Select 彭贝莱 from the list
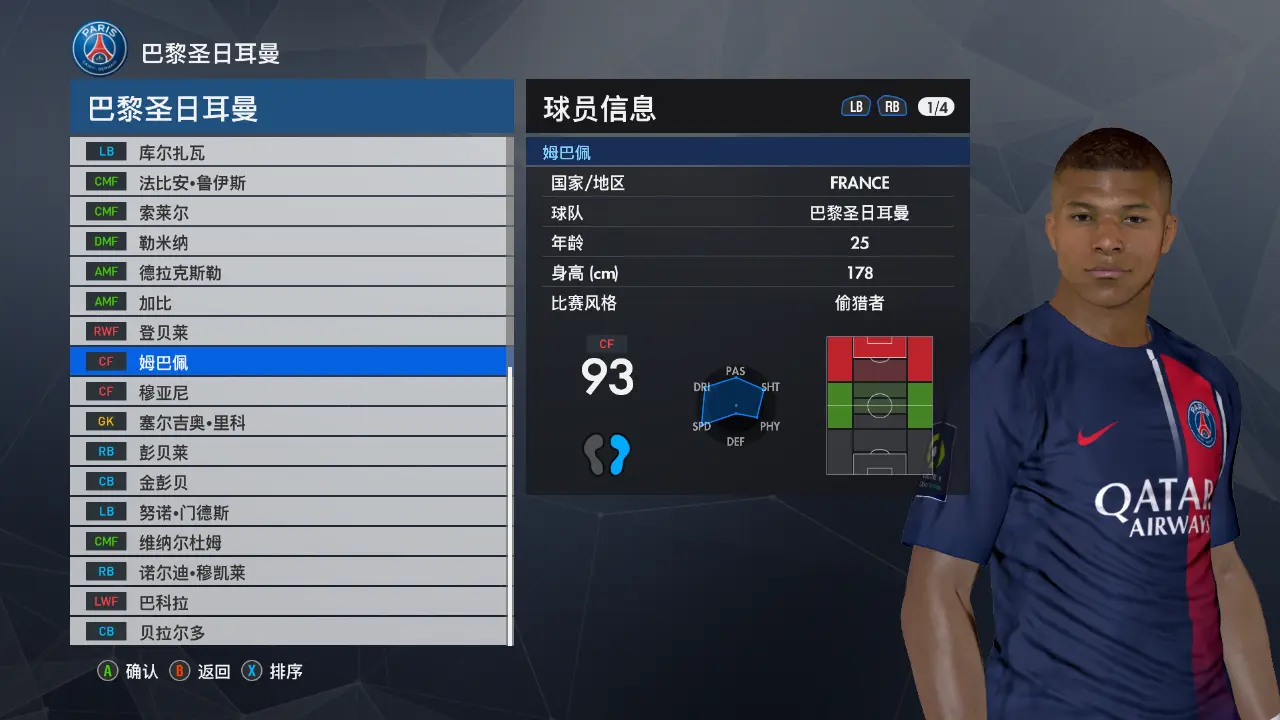 pos(290,452)
